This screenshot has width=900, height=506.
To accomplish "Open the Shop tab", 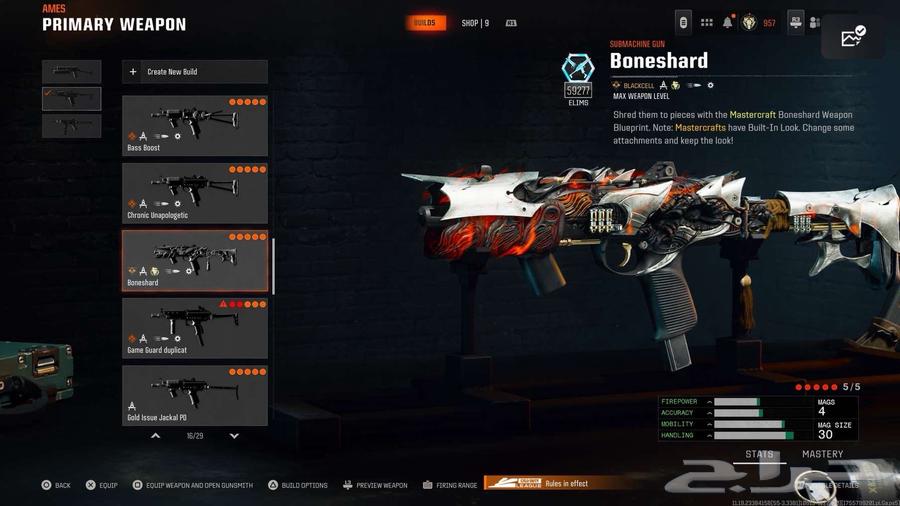I will pyautogui.click(x=475, y=23).
